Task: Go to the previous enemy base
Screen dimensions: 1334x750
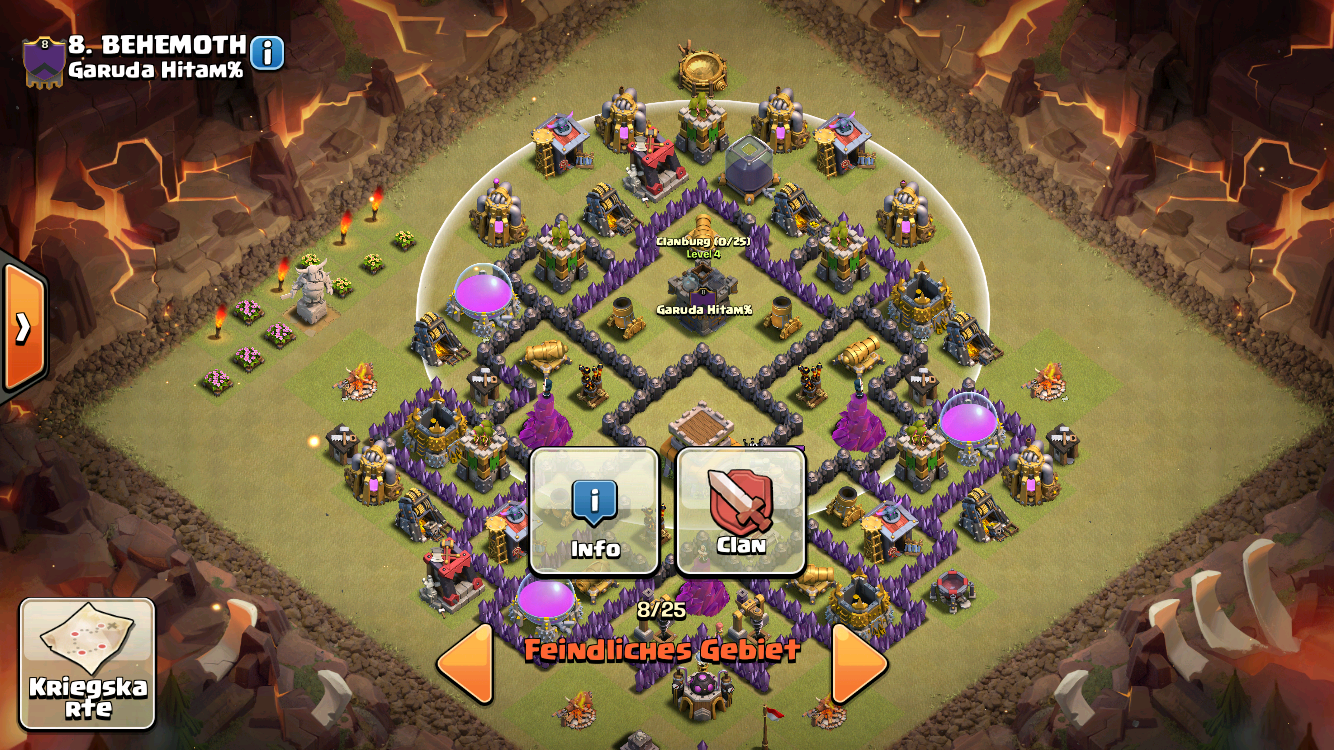Action: click(466, 663)
